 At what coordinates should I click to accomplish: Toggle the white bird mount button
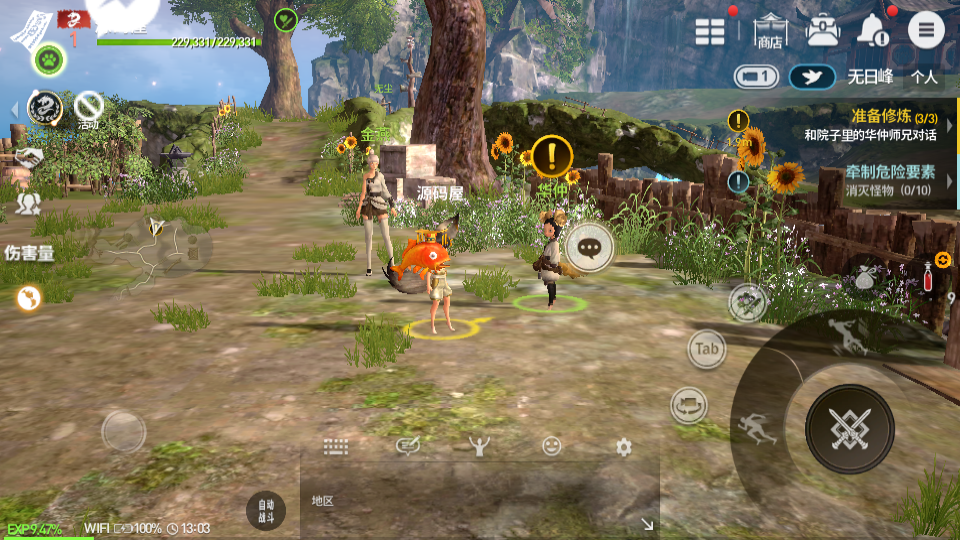pyautogui.click(x=812, y=77)
